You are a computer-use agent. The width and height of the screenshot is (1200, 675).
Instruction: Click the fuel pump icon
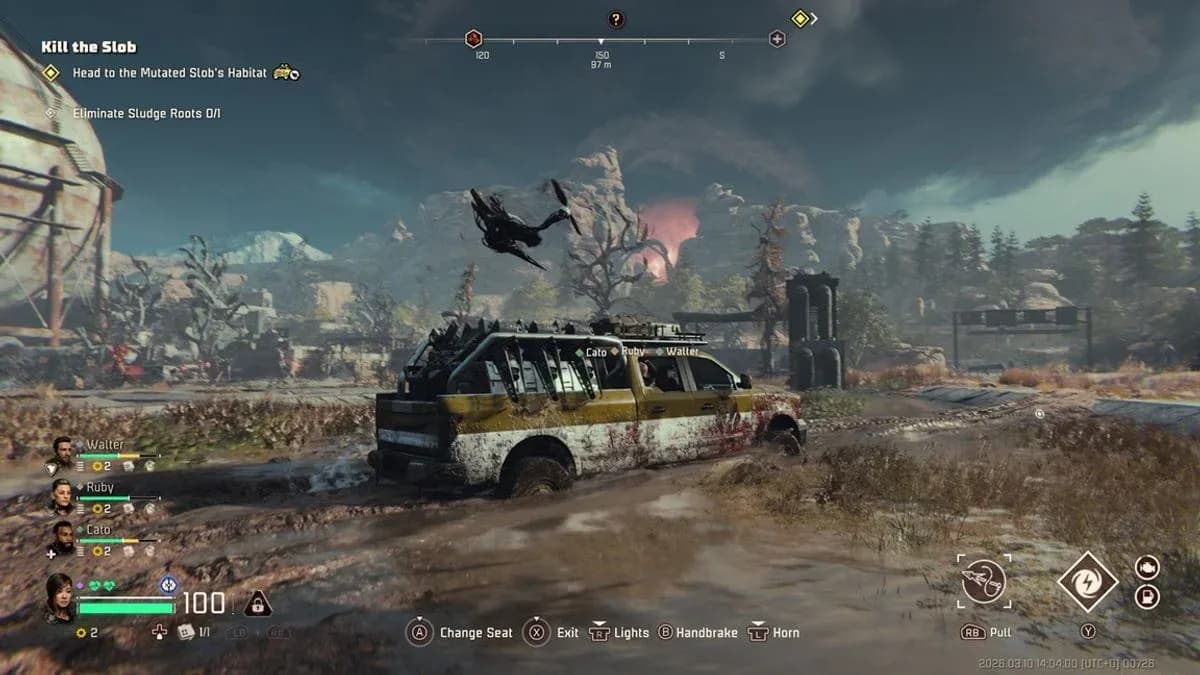pyautogui.click(x=1147, y=598)
